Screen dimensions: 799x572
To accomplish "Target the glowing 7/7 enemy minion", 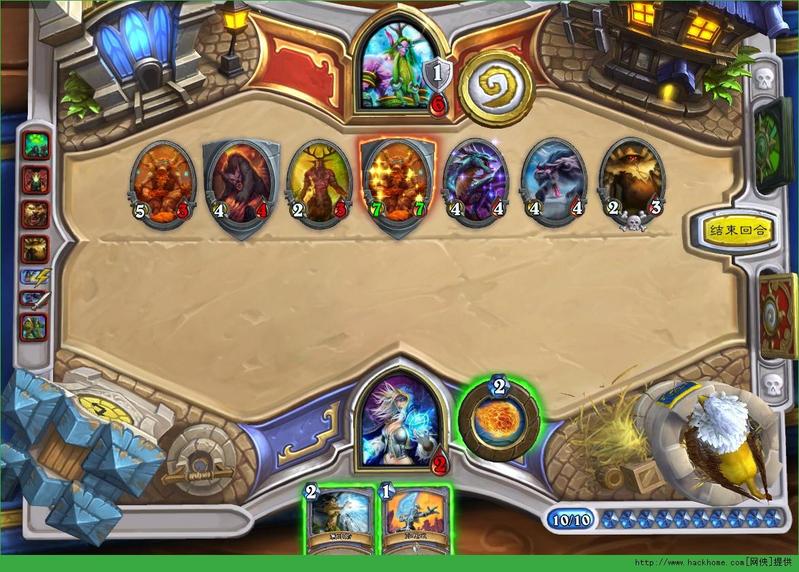I will 397,185.
